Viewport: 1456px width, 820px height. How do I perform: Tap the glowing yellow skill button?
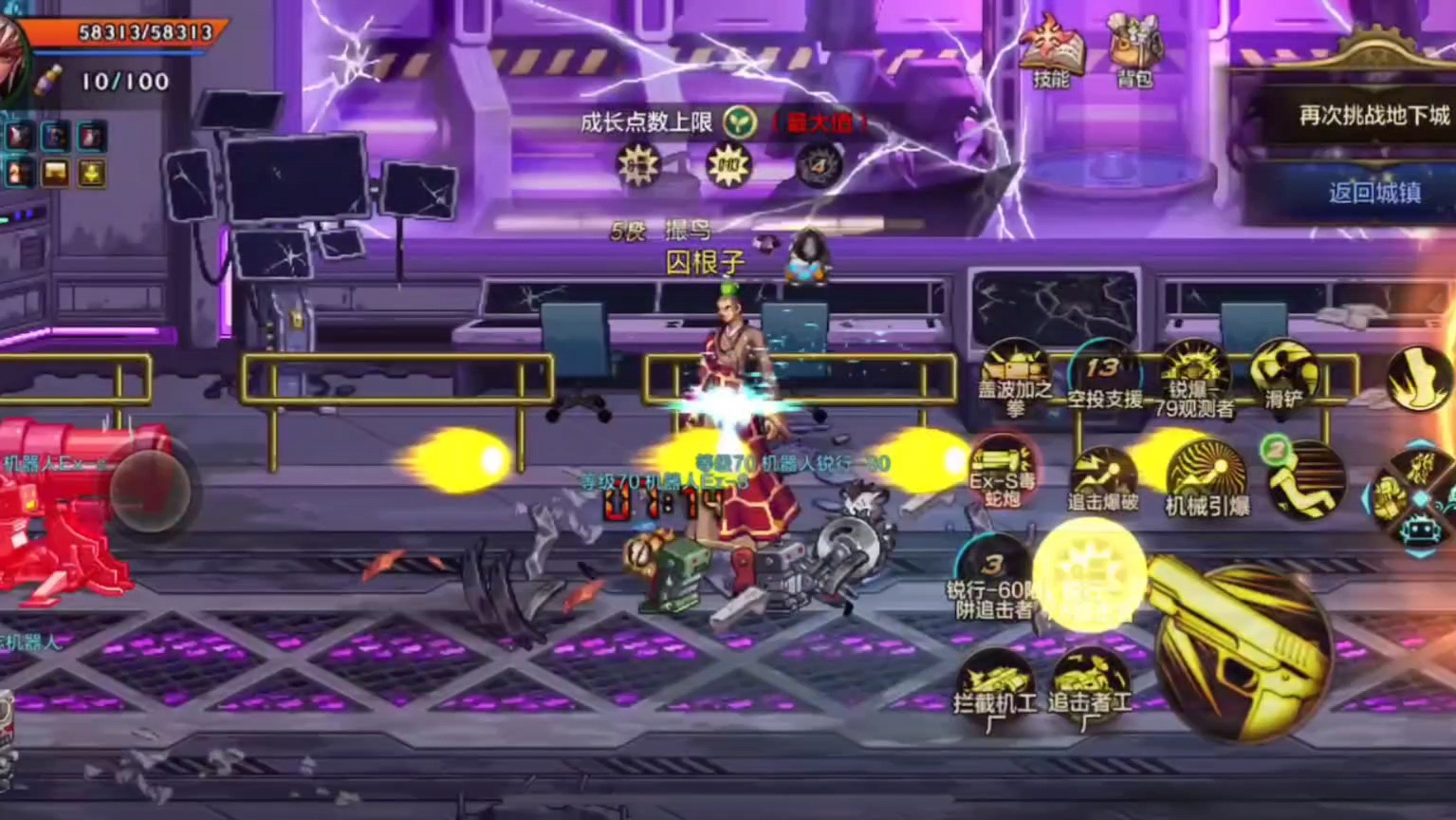[1089, 575]
